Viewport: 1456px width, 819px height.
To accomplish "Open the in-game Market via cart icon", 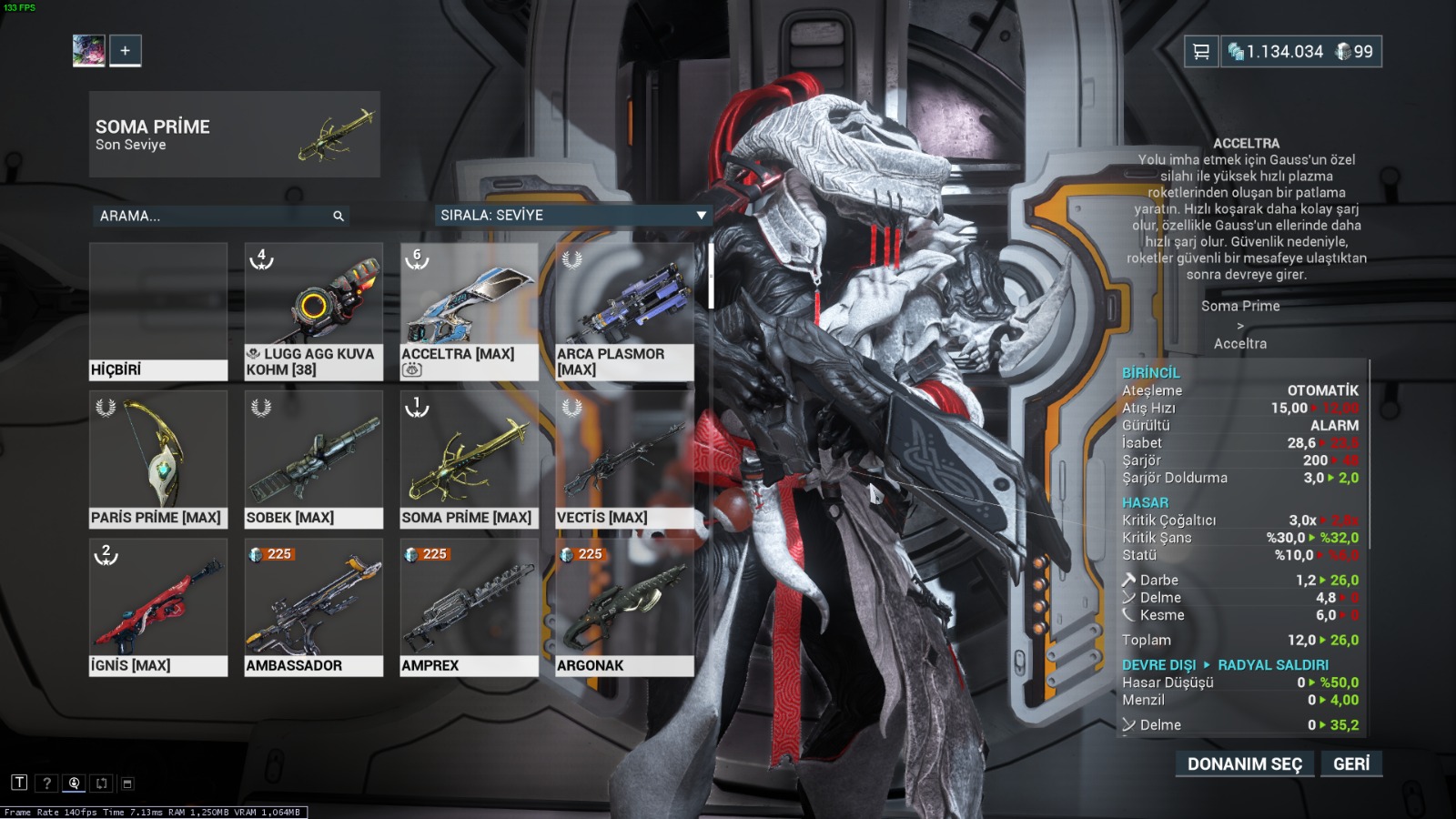I will [x=1199, y=52].
